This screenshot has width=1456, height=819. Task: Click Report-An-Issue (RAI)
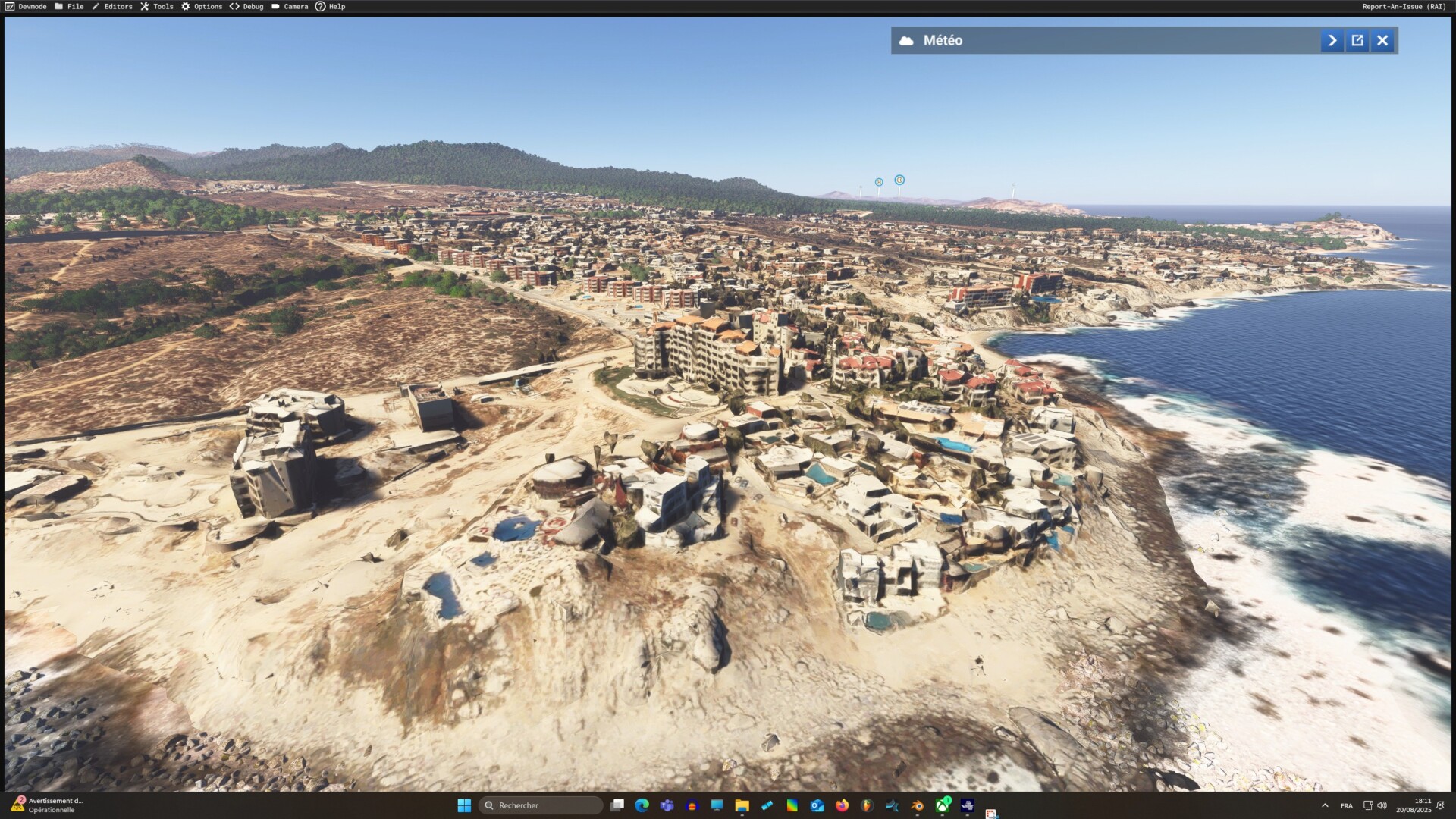coord(1404,6)
